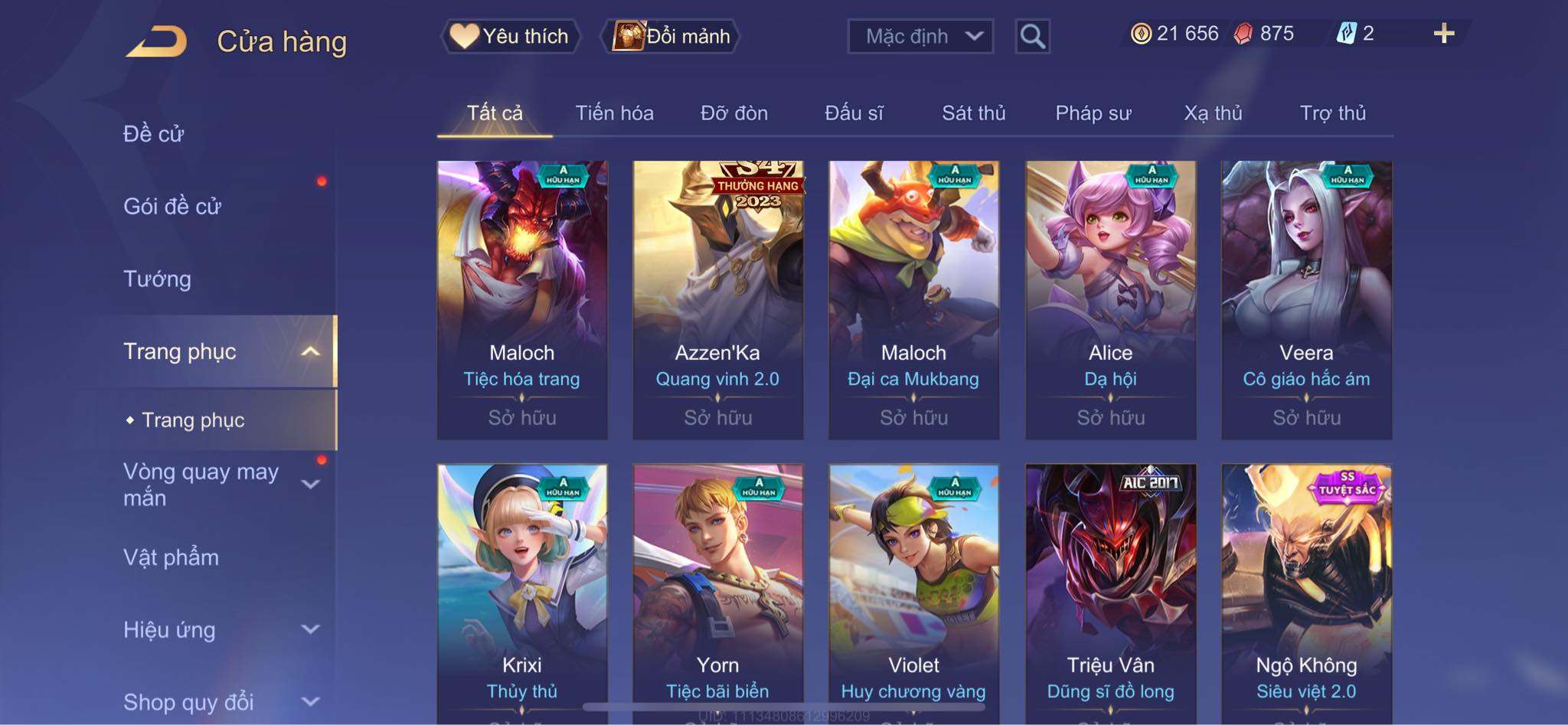Switch to the Tiến hóa tab
The image size is (1568, 725).
614,113
